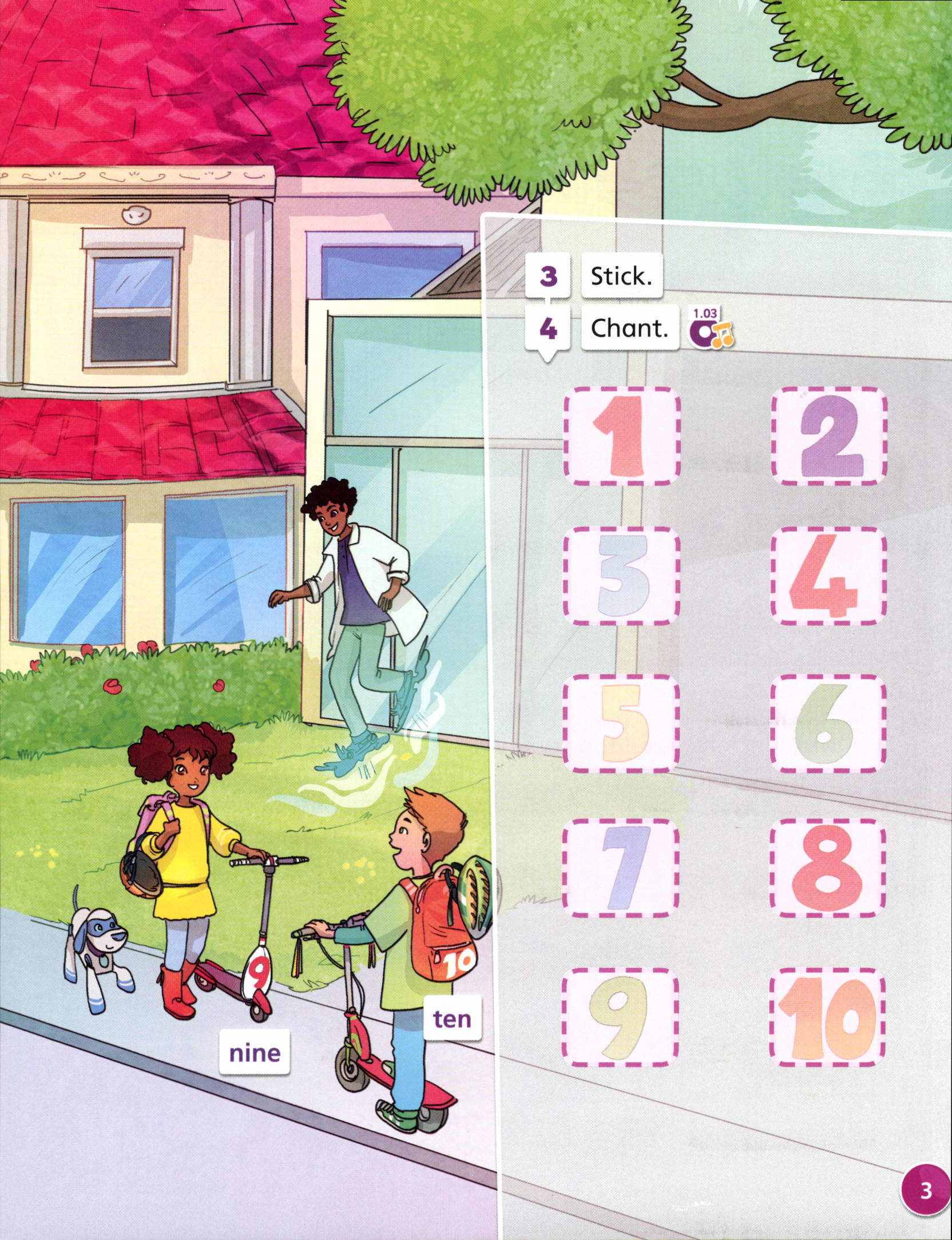Choose the green number 6 tile
The image size is (952, 1240).
point(828,723)
